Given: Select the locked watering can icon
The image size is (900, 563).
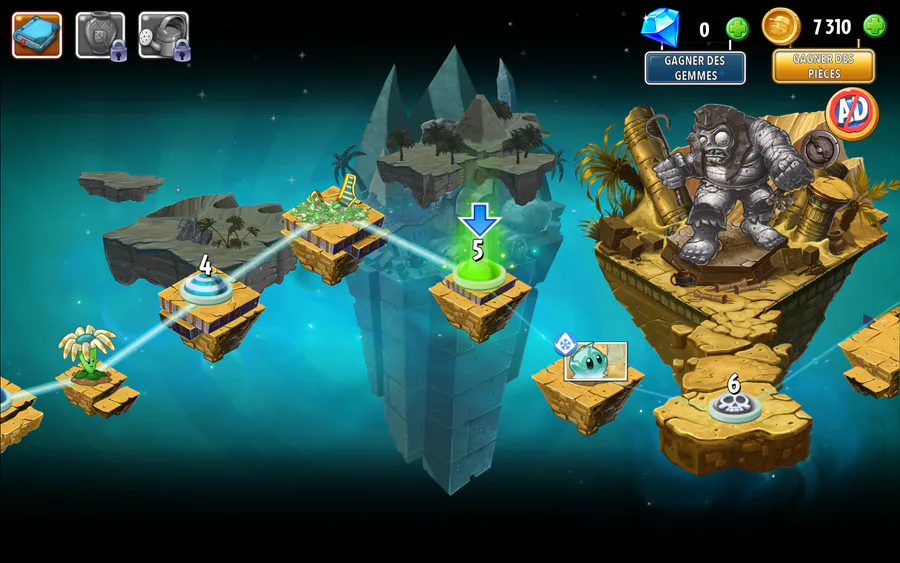Looking at the screenshot, I should click(x=163, y=35).
